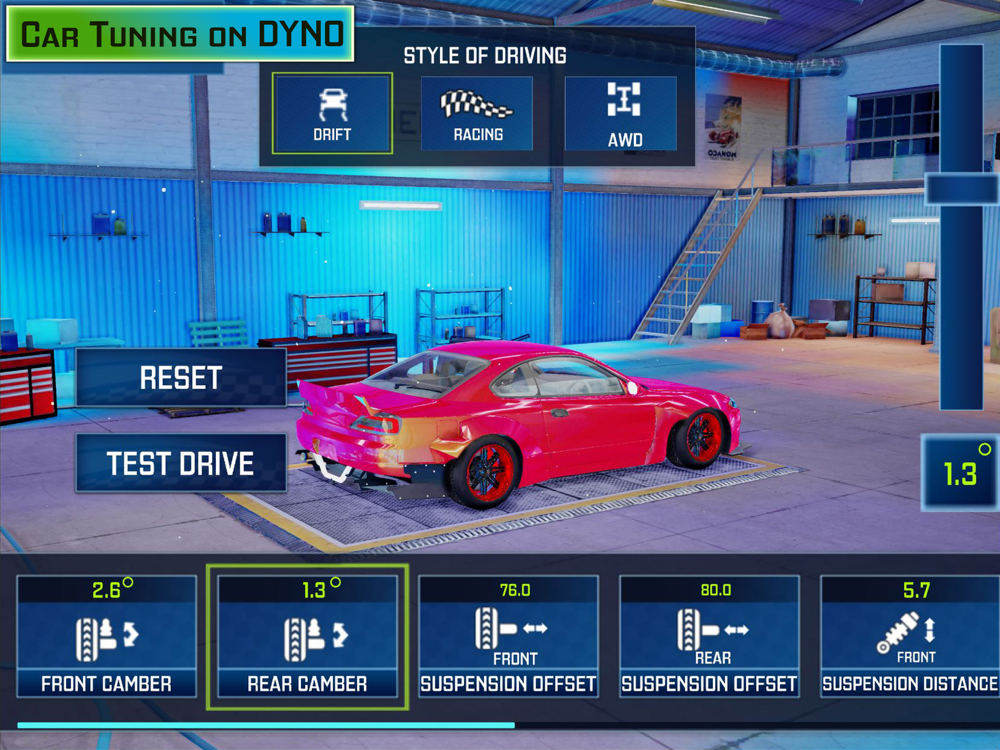This screenshot has width=1000, height=750.
Task: Choose the Front Suspension Distance tile
Action: click(x=909, y=636)
